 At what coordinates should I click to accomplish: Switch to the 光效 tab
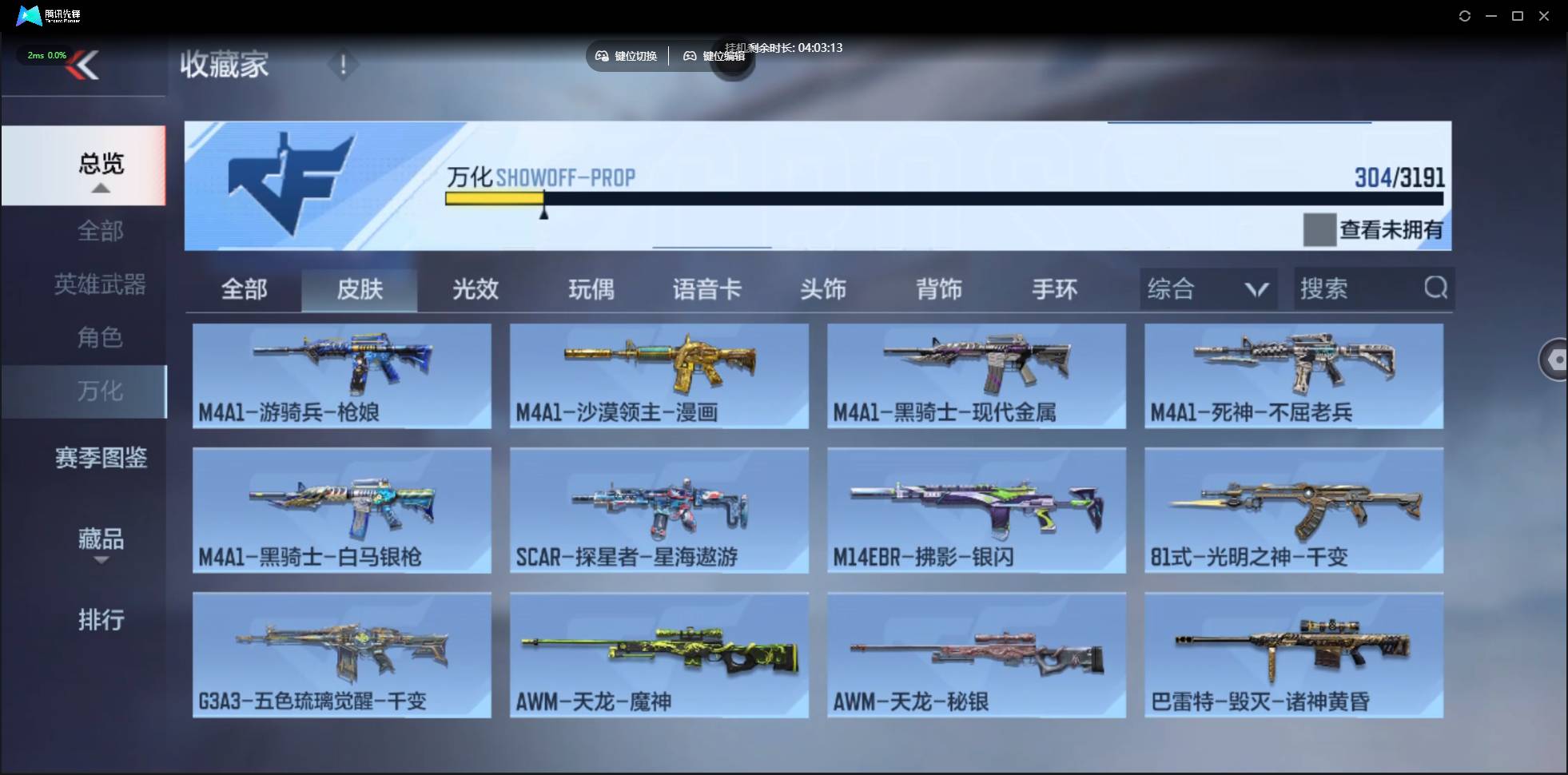coord(475,289)
